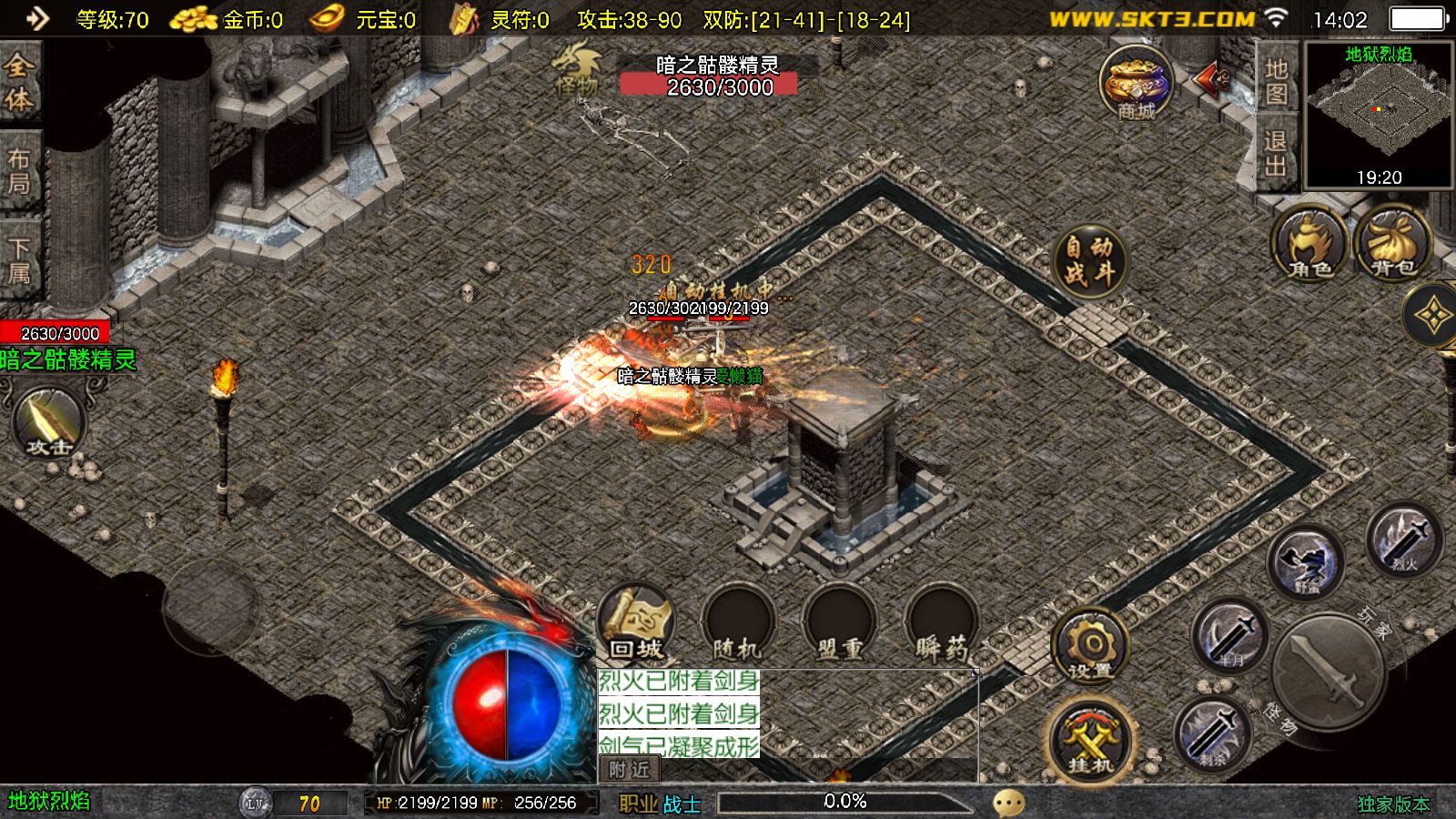Open the 背包 bag inventory
This screenshot has height=819, width=1456.
(x=1392, y=244)
